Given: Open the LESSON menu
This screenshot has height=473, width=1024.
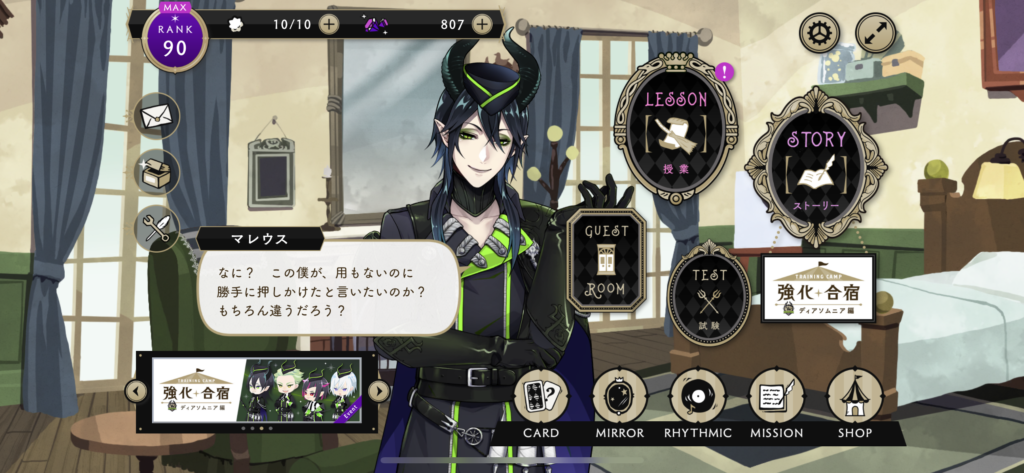Looking at the screenshot, I should [676, 126].
